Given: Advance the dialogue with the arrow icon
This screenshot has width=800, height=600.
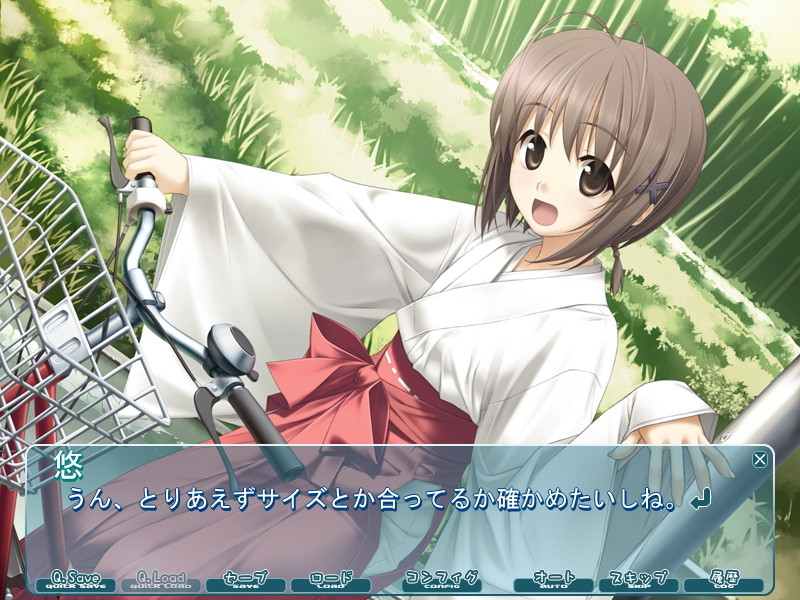Looking at the screenshot, I should tap(700, 499).
